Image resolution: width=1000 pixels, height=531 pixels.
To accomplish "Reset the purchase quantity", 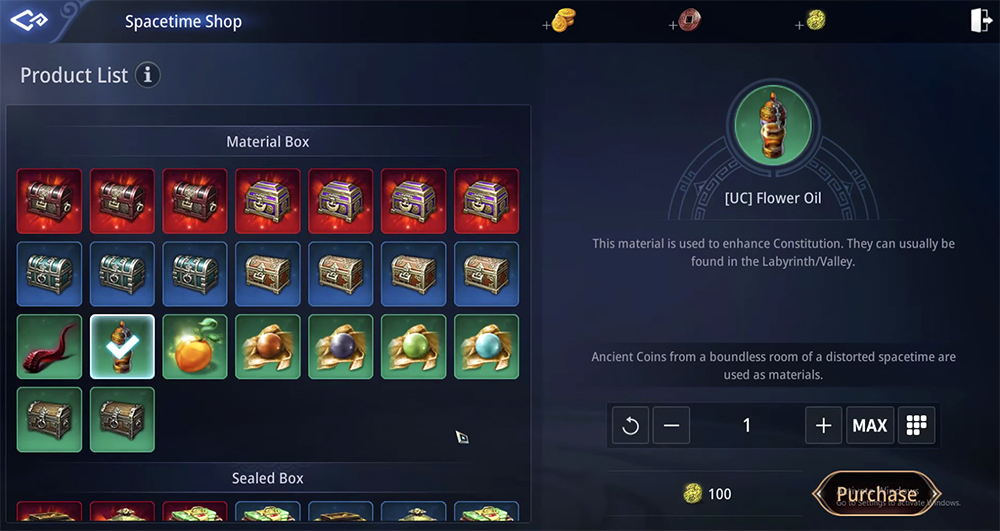I will click(630, 425).
